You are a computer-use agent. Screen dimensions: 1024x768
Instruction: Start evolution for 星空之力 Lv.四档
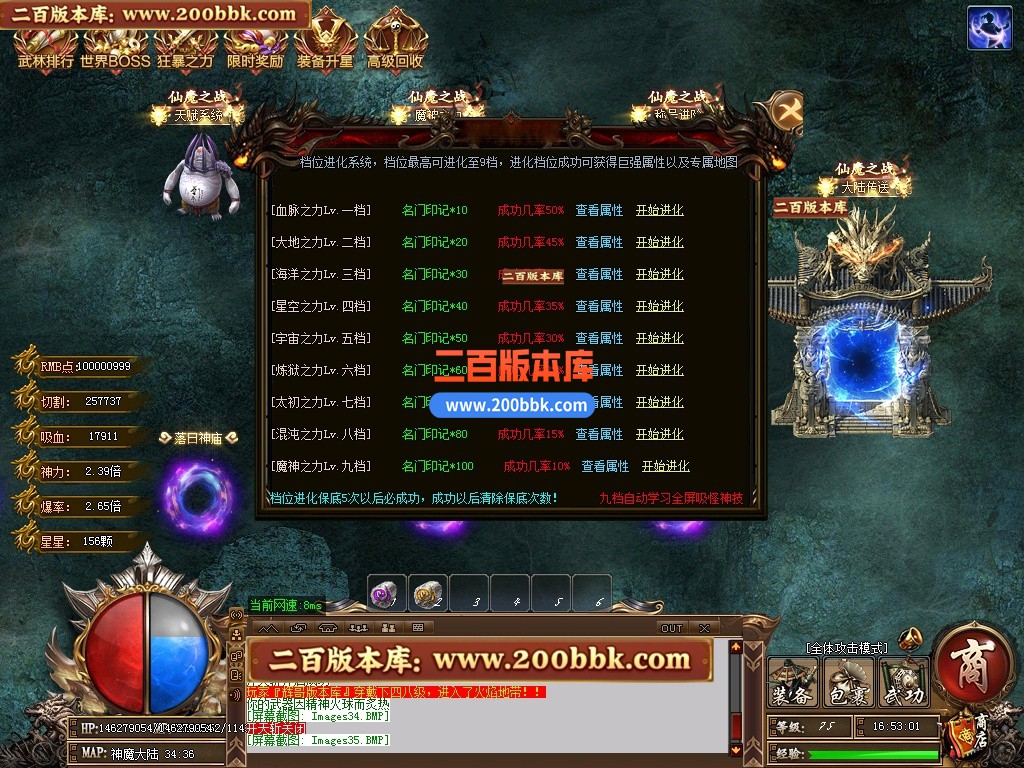(x=660, y=307)
